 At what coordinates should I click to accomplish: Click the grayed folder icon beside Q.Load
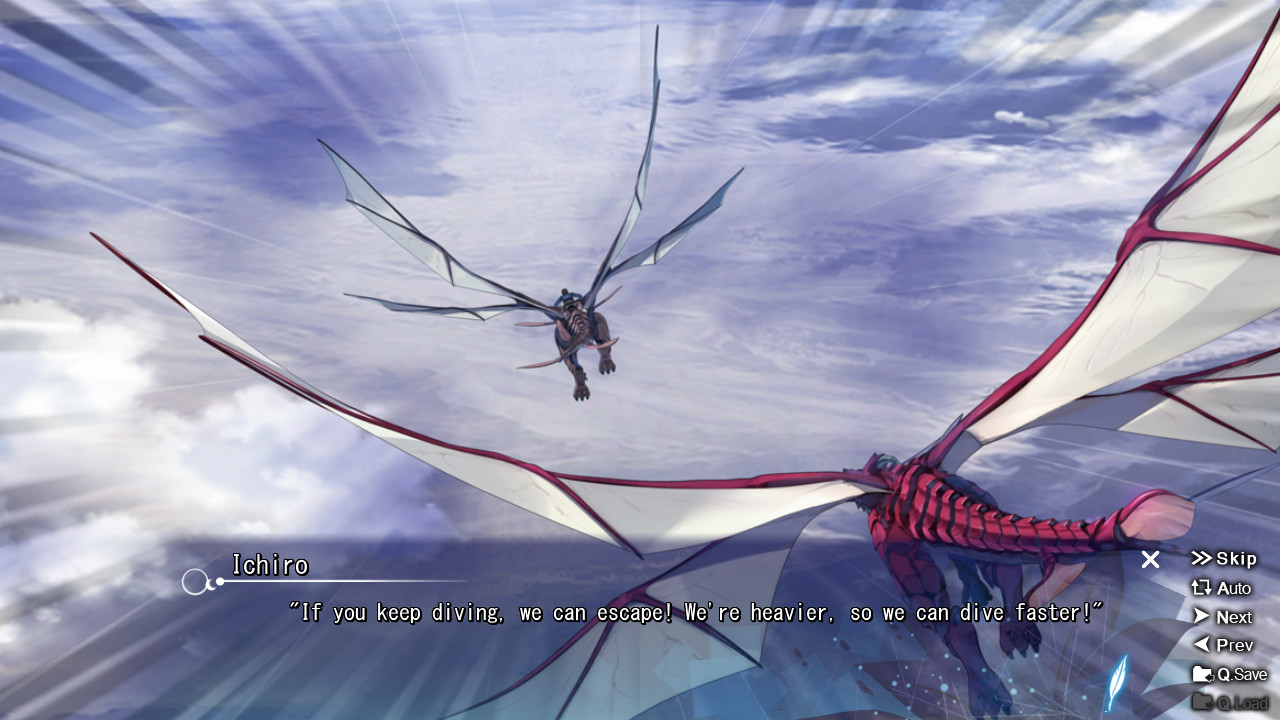coord(1203,701)
